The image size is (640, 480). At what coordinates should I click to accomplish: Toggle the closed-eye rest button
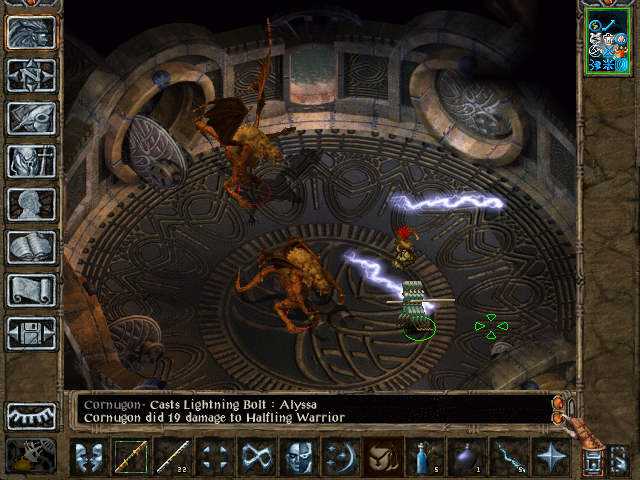[x=32, y=414]
